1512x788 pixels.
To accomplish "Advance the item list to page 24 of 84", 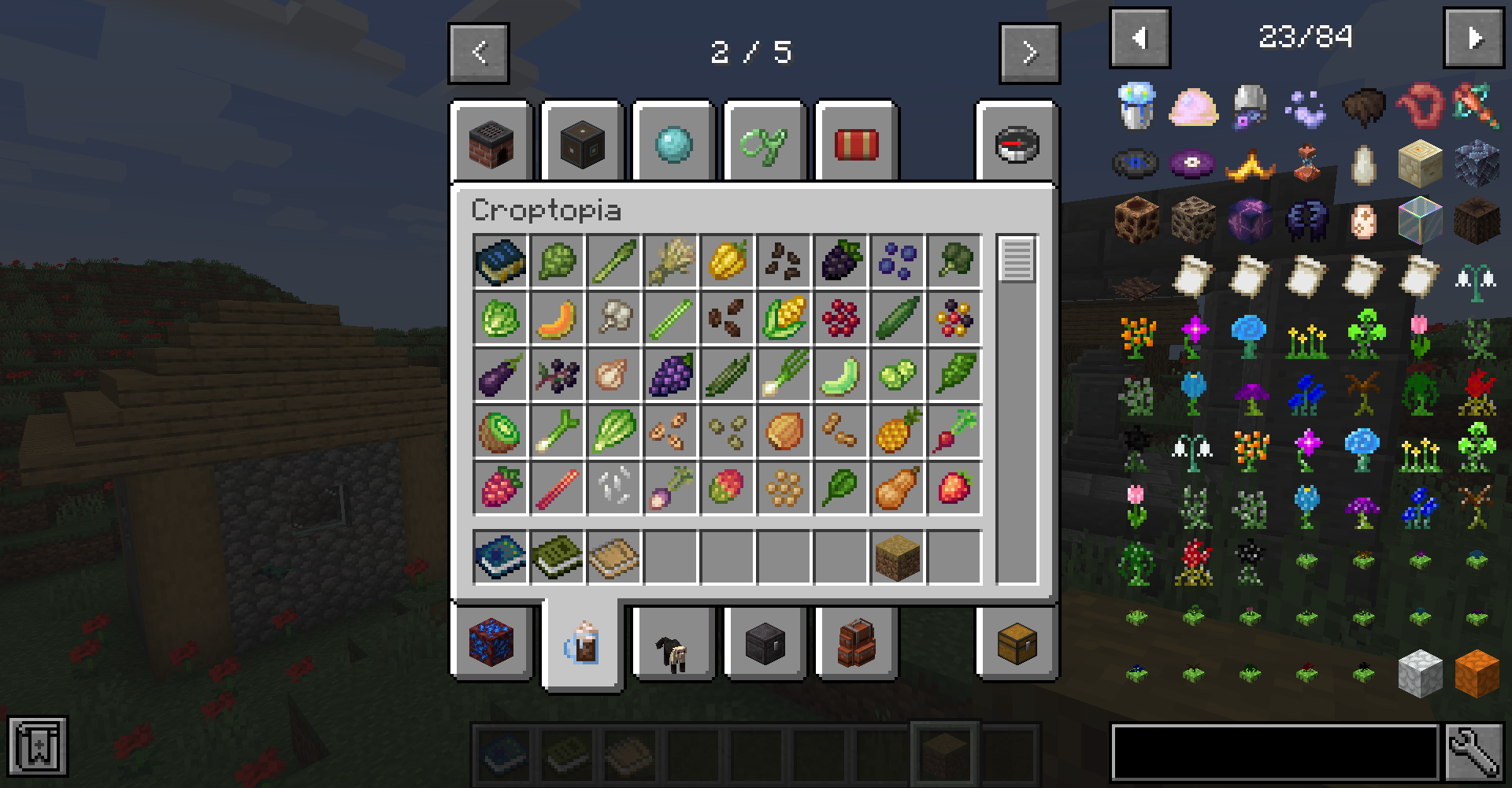I will click(1473, 37).
